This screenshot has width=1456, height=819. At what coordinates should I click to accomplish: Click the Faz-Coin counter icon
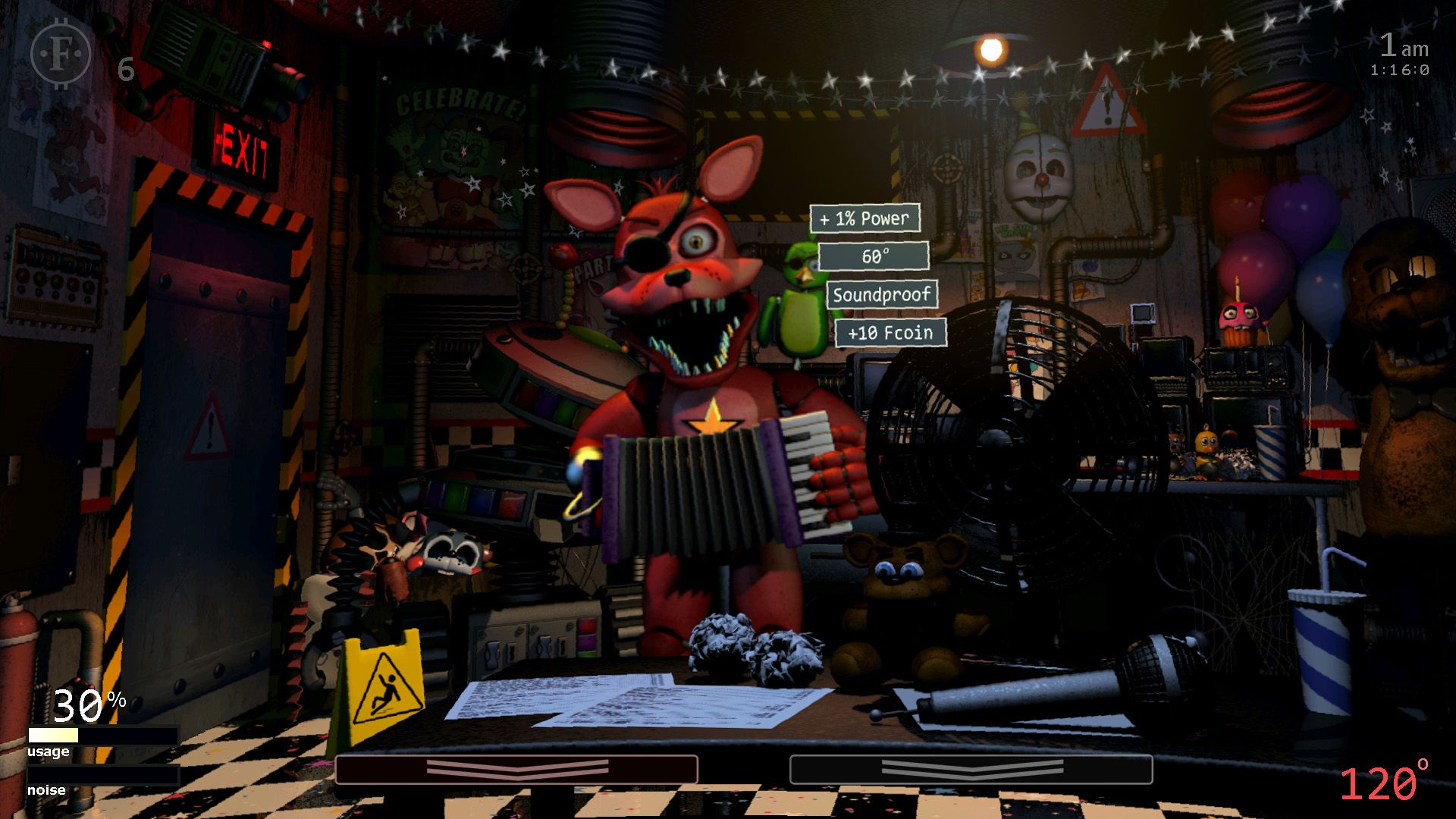coord(62,53)
